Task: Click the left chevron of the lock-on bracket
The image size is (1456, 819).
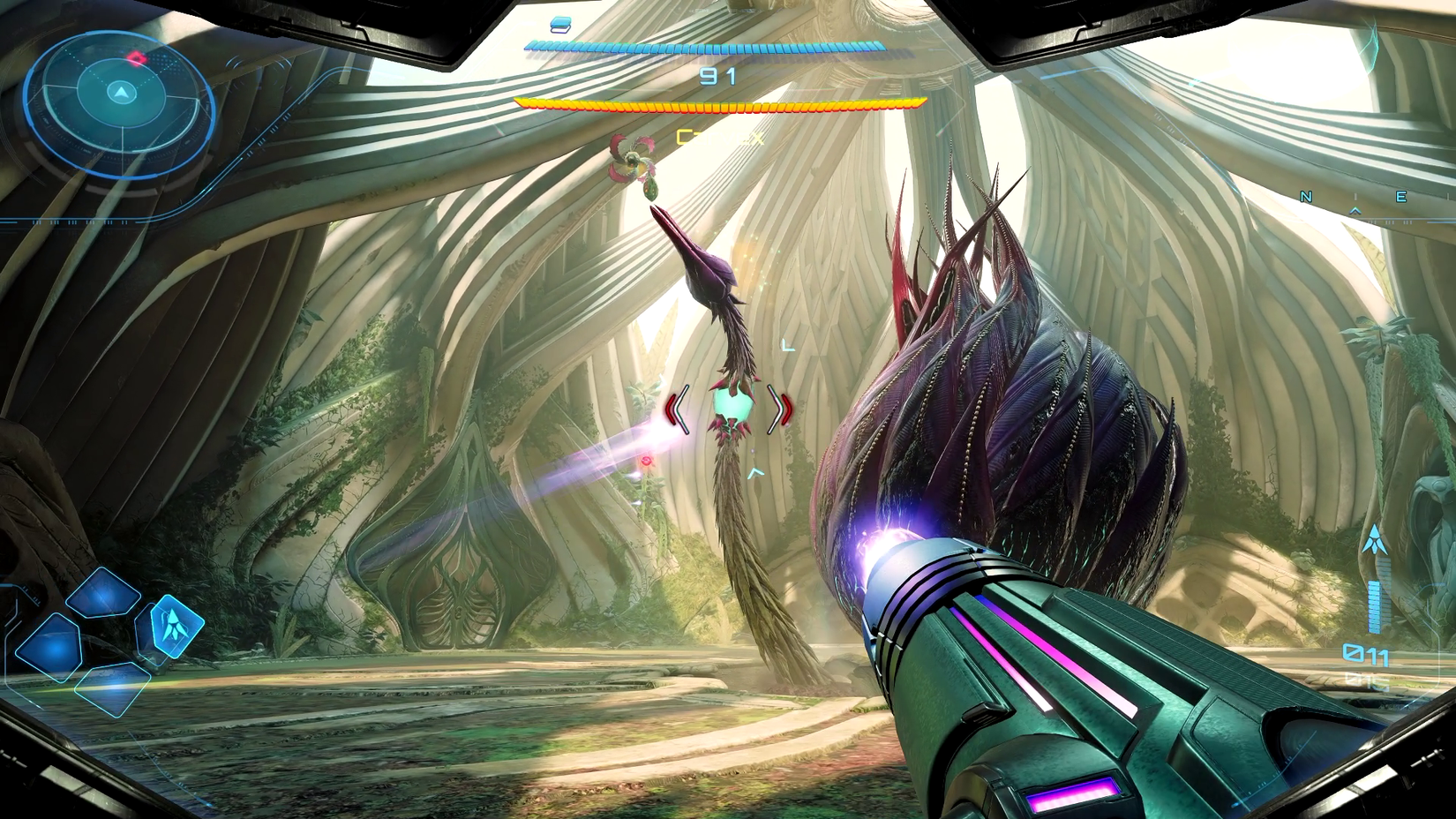Action: coord(679,408)
